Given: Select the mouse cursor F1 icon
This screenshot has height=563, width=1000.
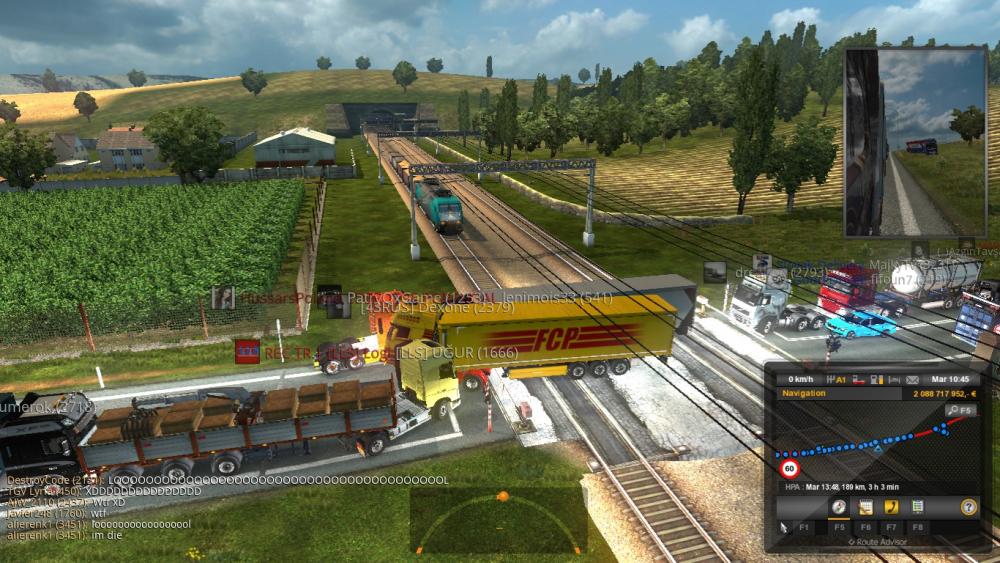Looking at the screenshot, I should pos(785,527).
